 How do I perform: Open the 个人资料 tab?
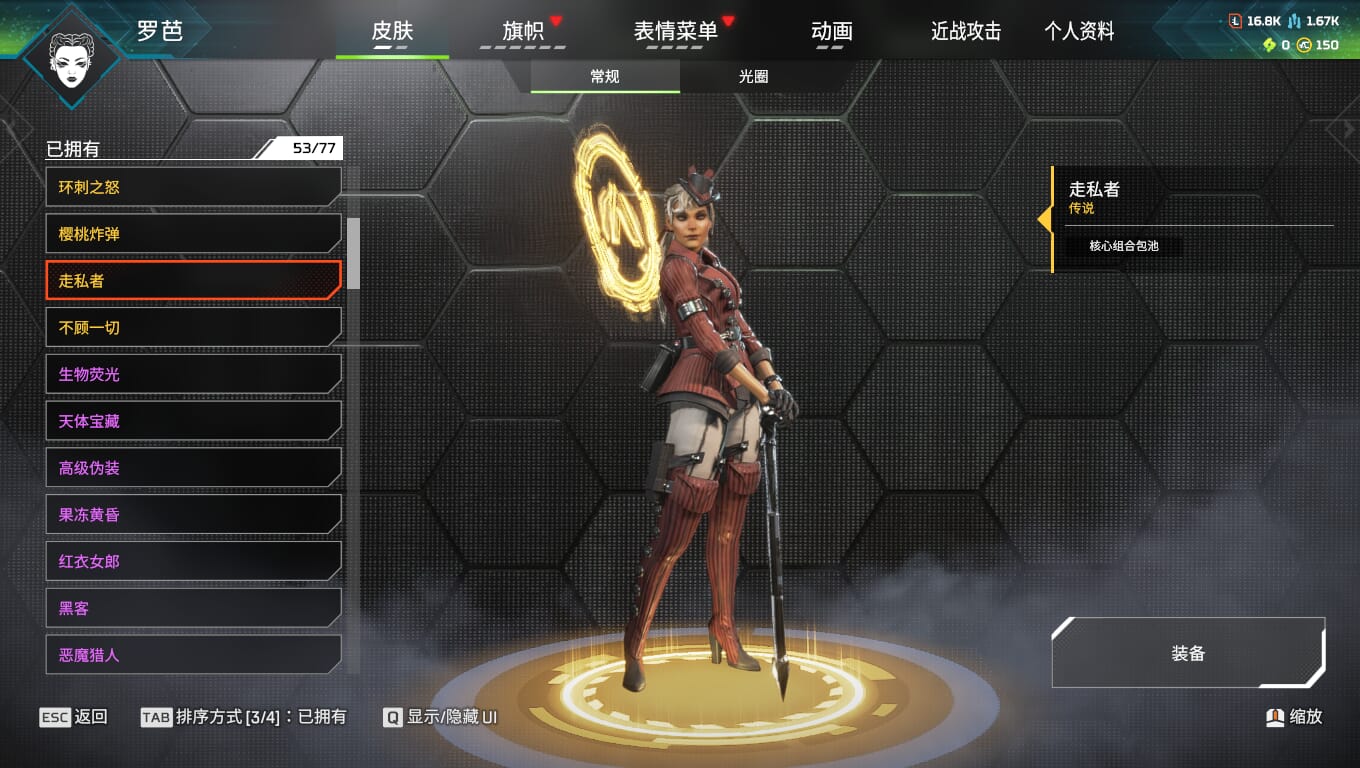point(1079,32)
